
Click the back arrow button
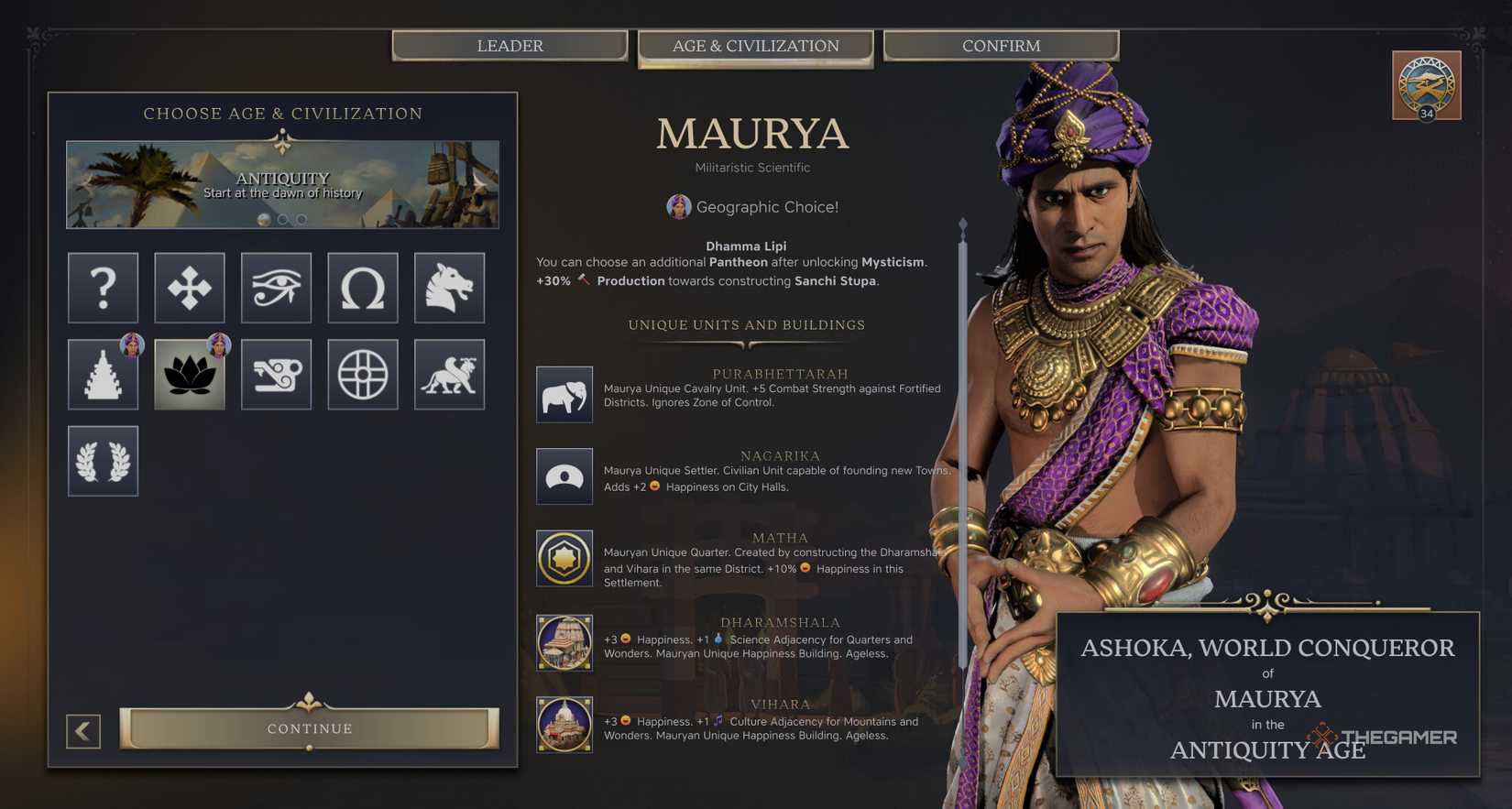[83, 732]
